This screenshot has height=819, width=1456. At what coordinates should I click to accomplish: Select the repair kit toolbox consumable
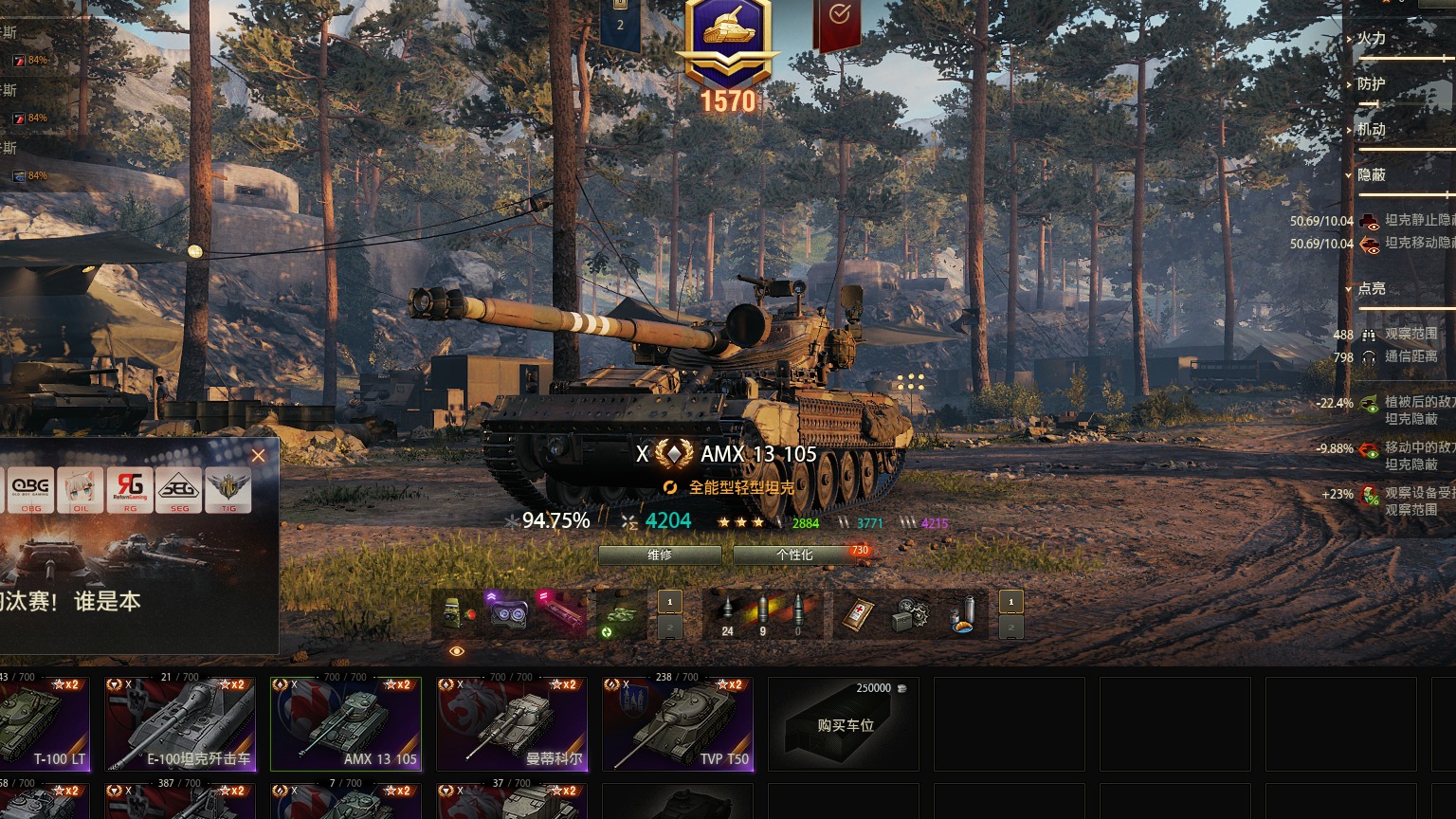(910, 614)
